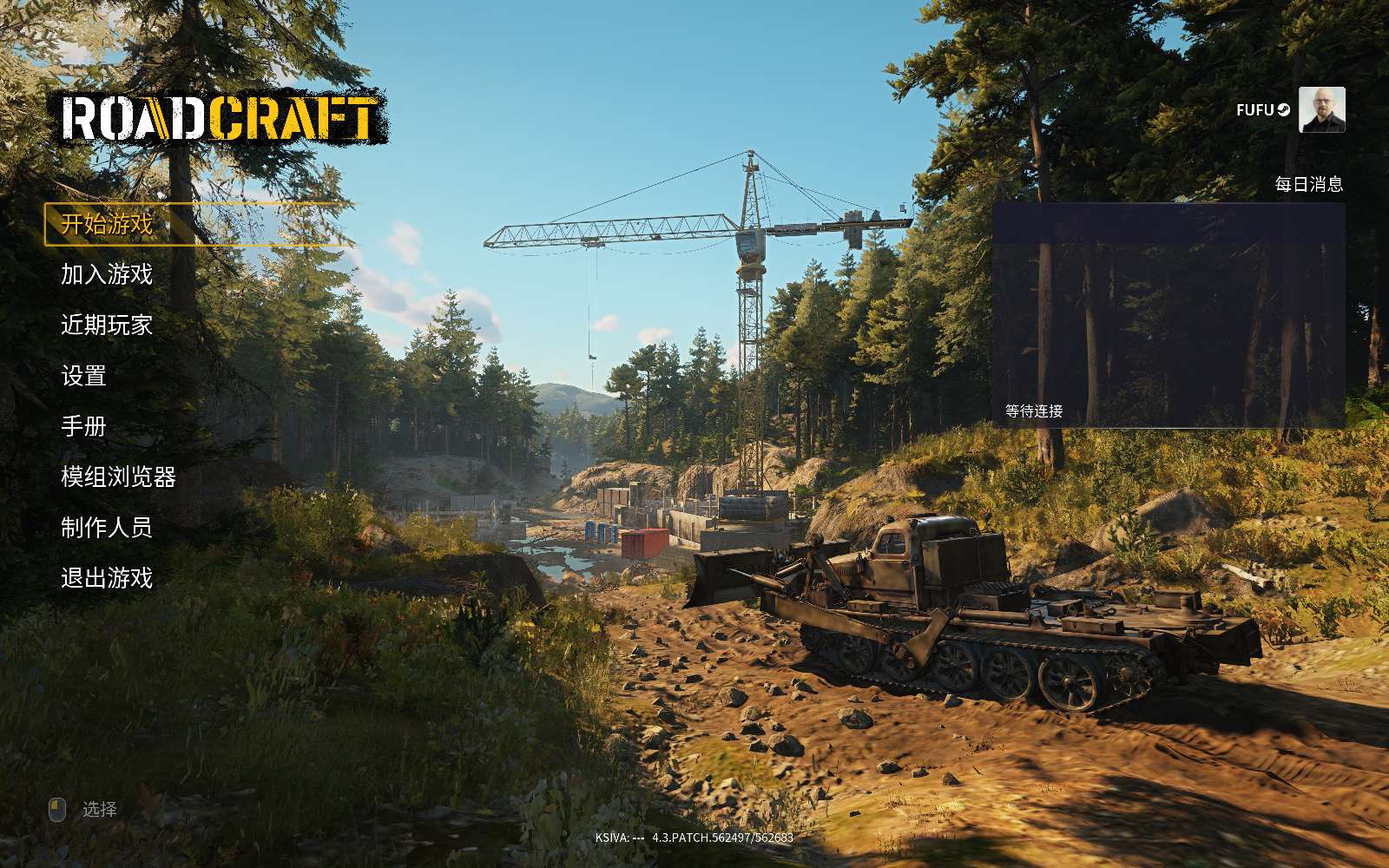1389x868 pixels.
Task: Choose the 加入游戏 menu entry
Action: (x=107, y=274)
